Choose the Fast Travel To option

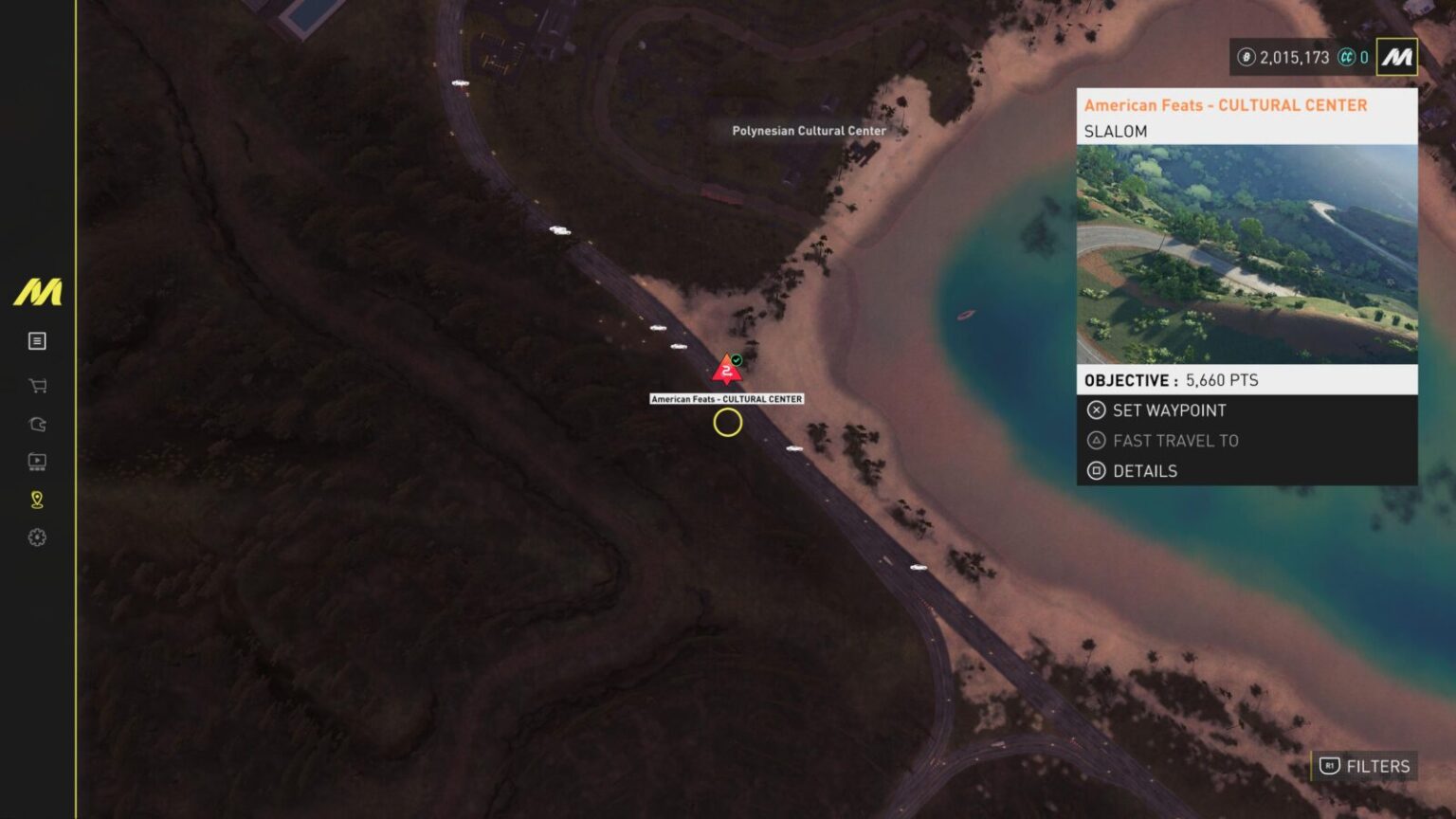pos(1174,441)
